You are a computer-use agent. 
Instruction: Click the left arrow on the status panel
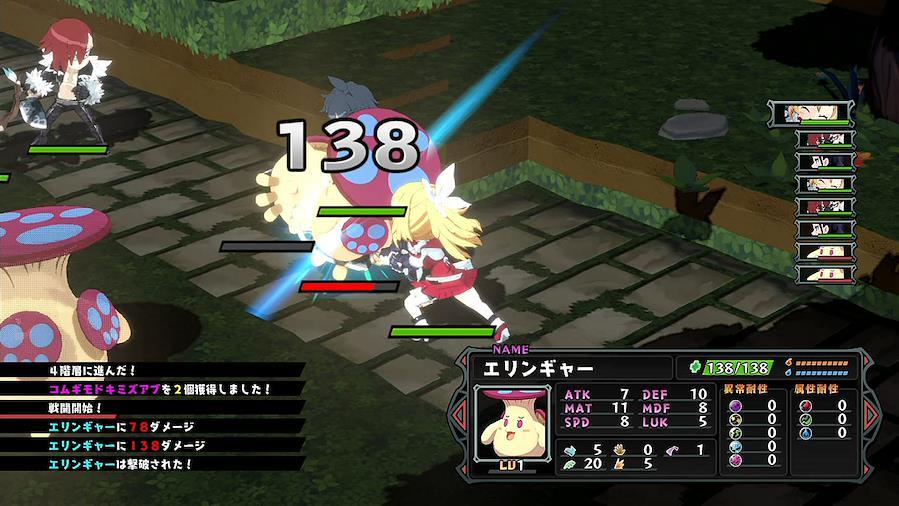click(x=460, y=414)
